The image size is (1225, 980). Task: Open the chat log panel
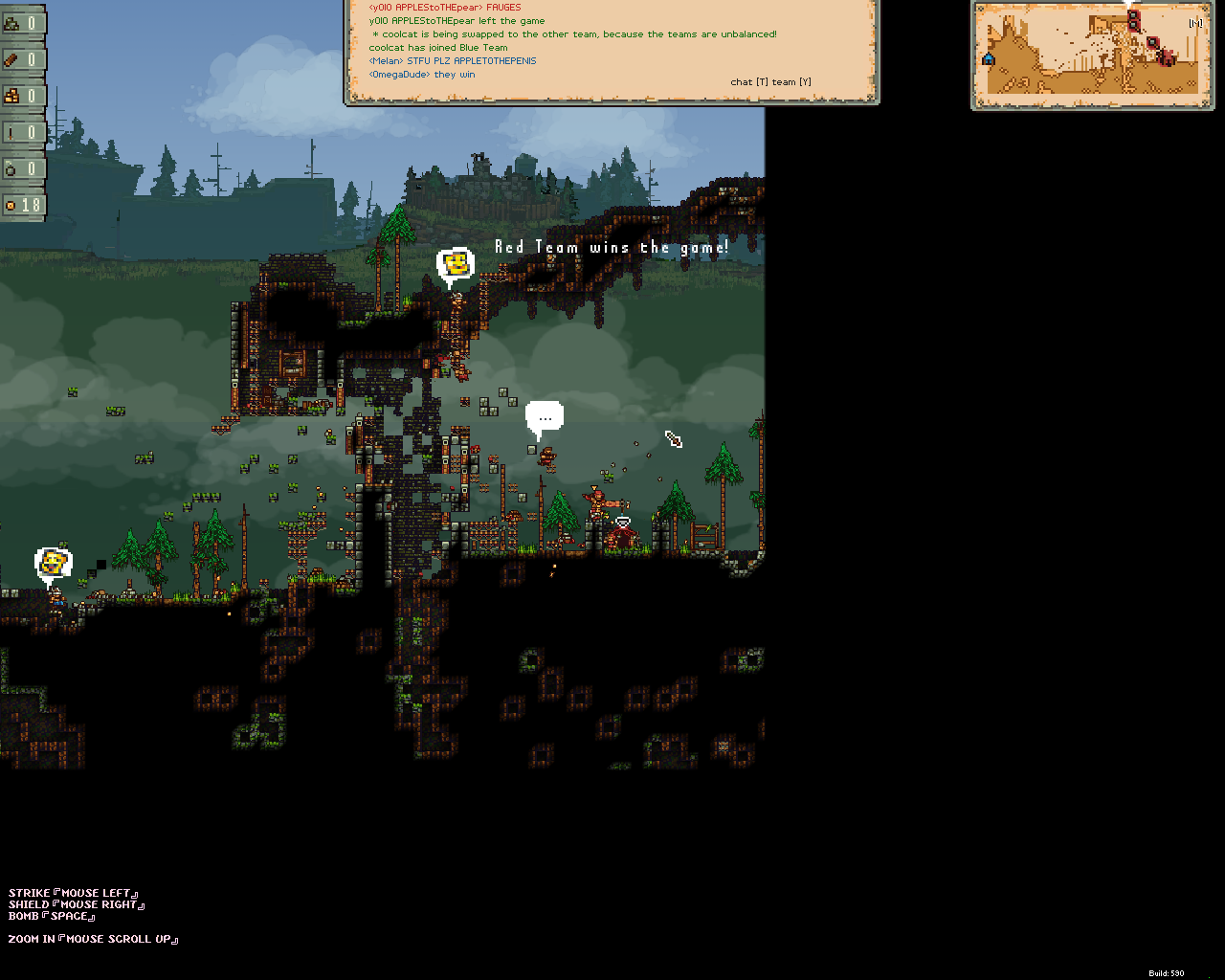(x=611, y=50)
